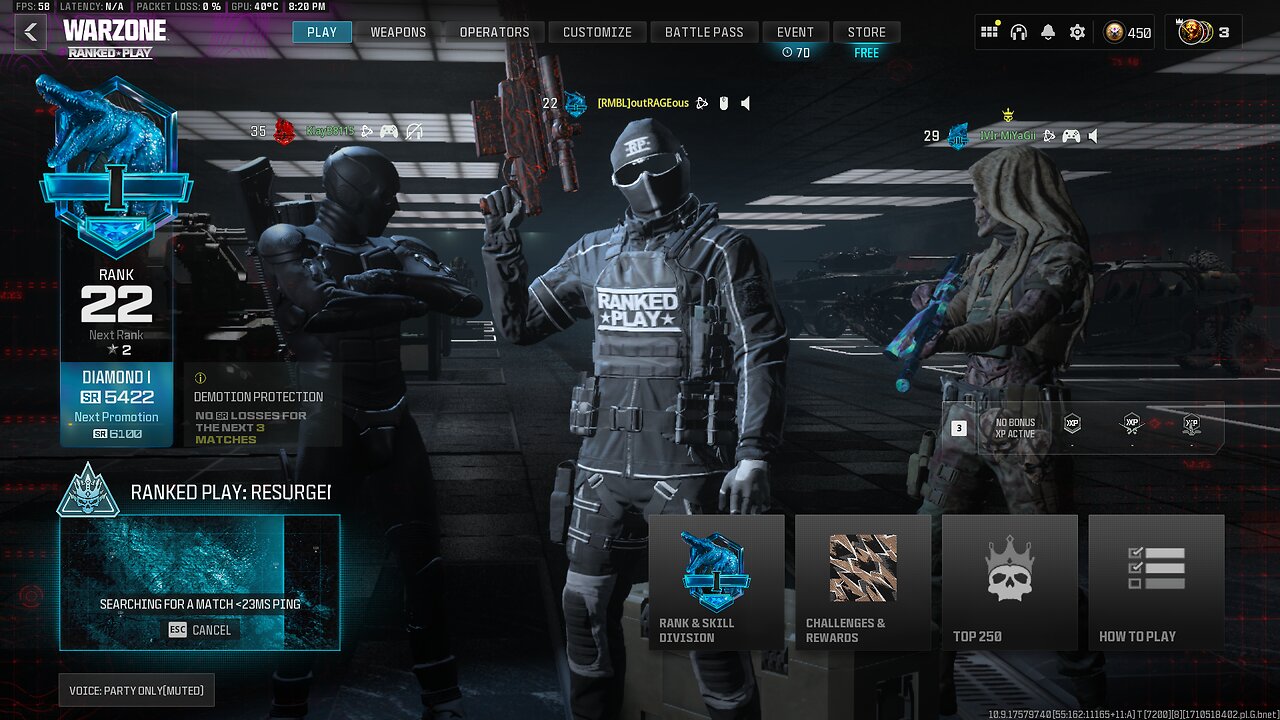Mute outRAGEous with the speaker icon
1280x720 pixels.
pos(744,103)
